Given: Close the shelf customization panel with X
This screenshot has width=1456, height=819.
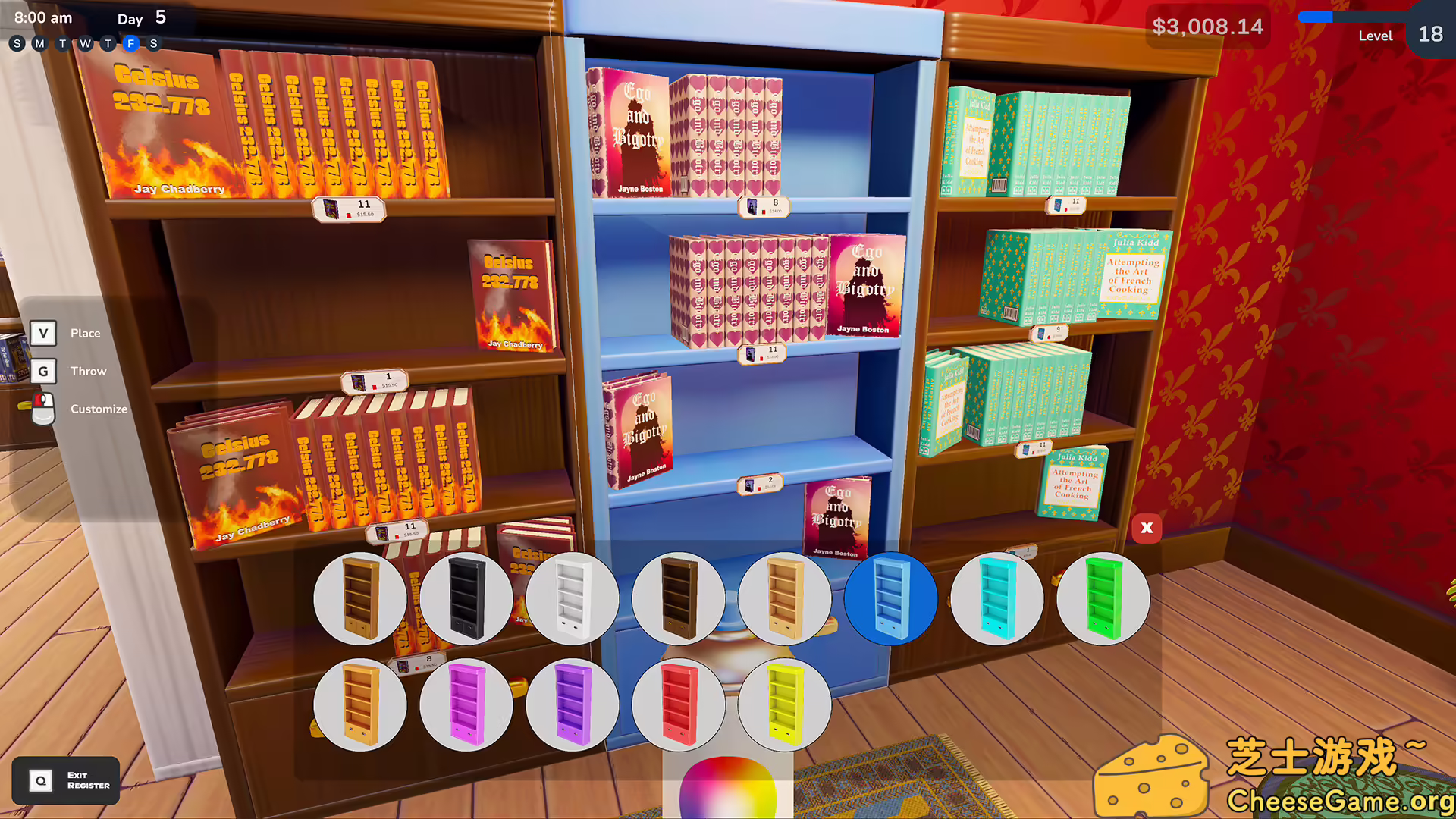Looking at the screenshot, I should tap(1146, 528).
